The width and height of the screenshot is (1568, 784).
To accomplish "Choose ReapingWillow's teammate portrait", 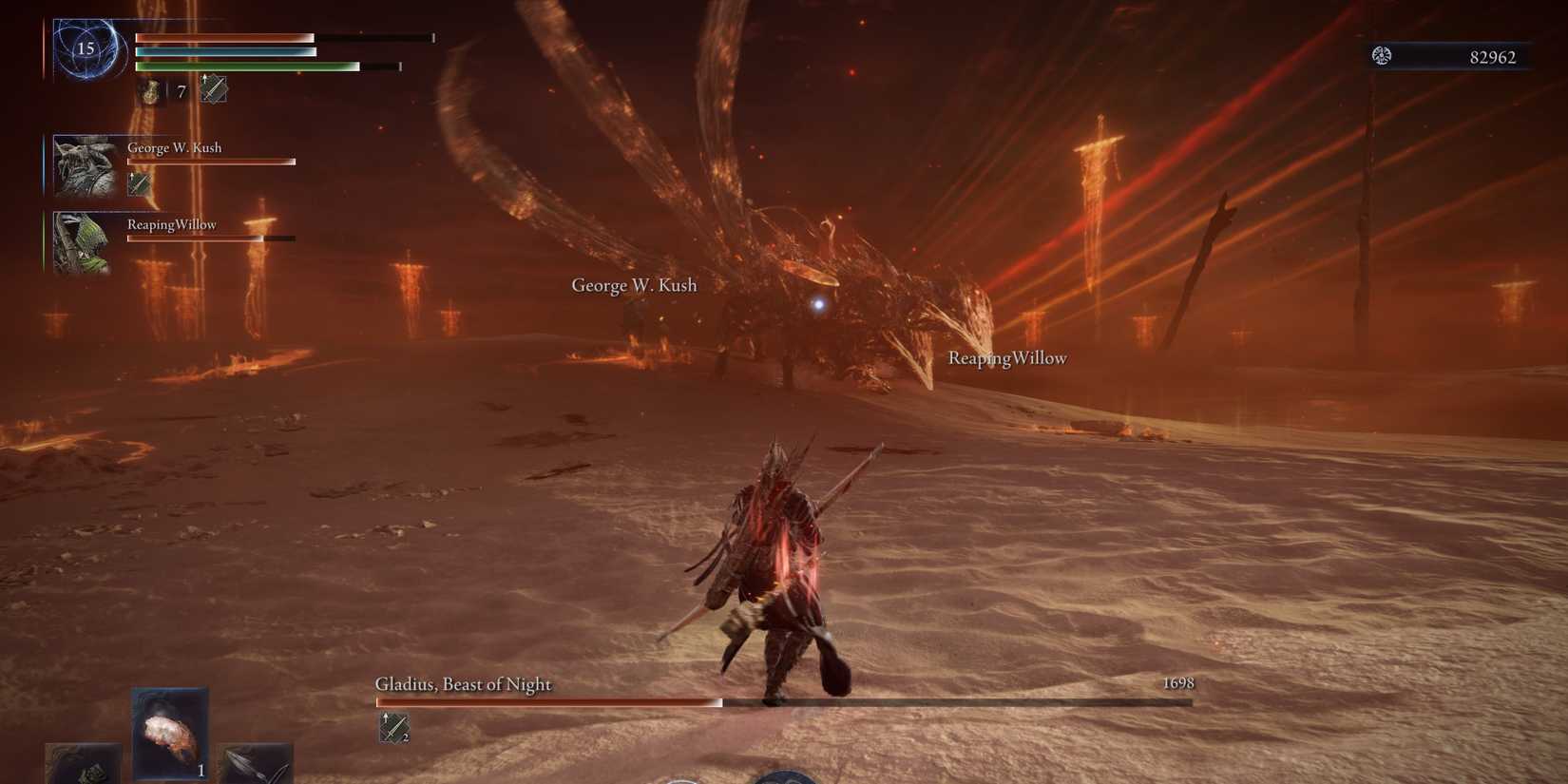I will coord(82,243).
